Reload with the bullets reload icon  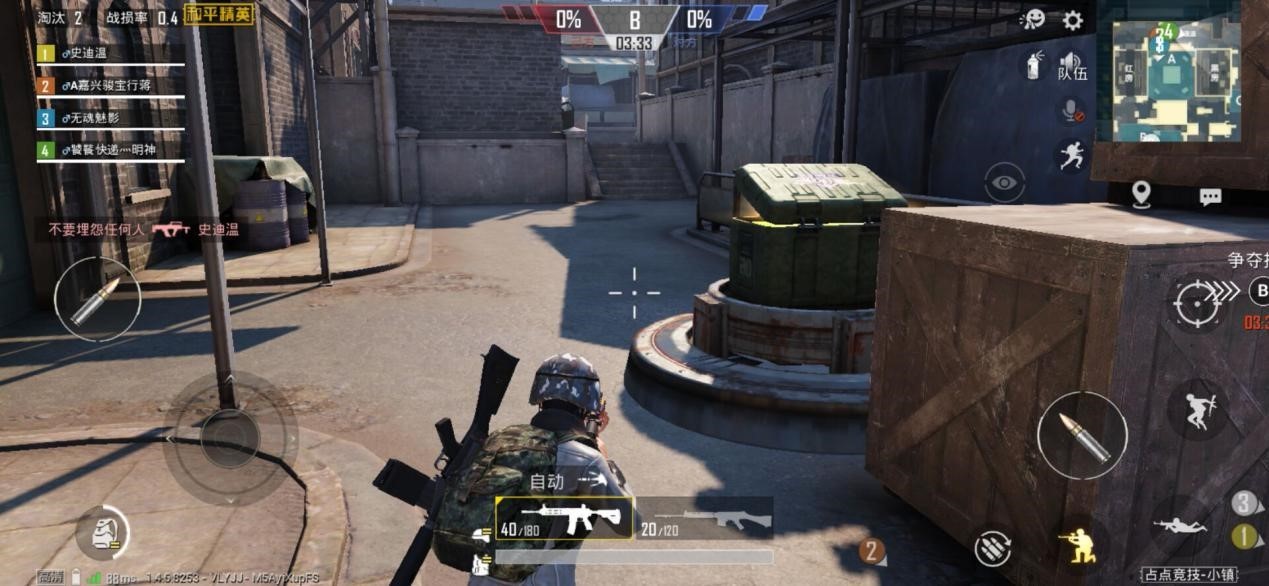point(993,548)
